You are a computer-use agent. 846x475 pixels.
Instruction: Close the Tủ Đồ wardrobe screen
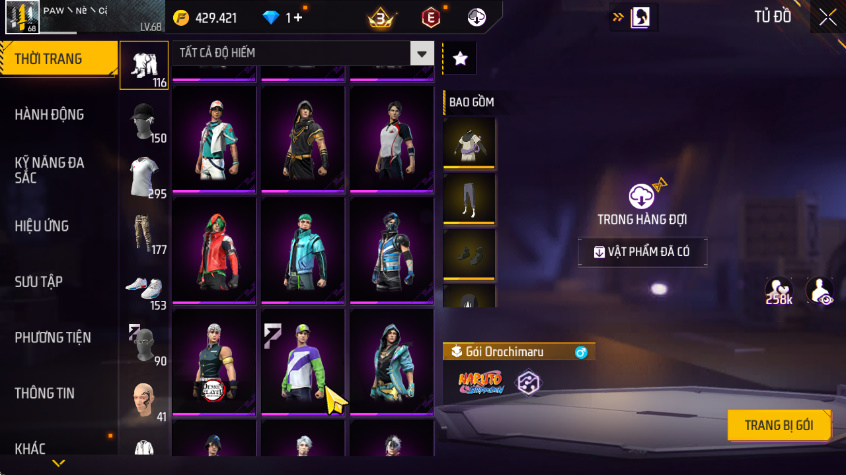point(828,17)
